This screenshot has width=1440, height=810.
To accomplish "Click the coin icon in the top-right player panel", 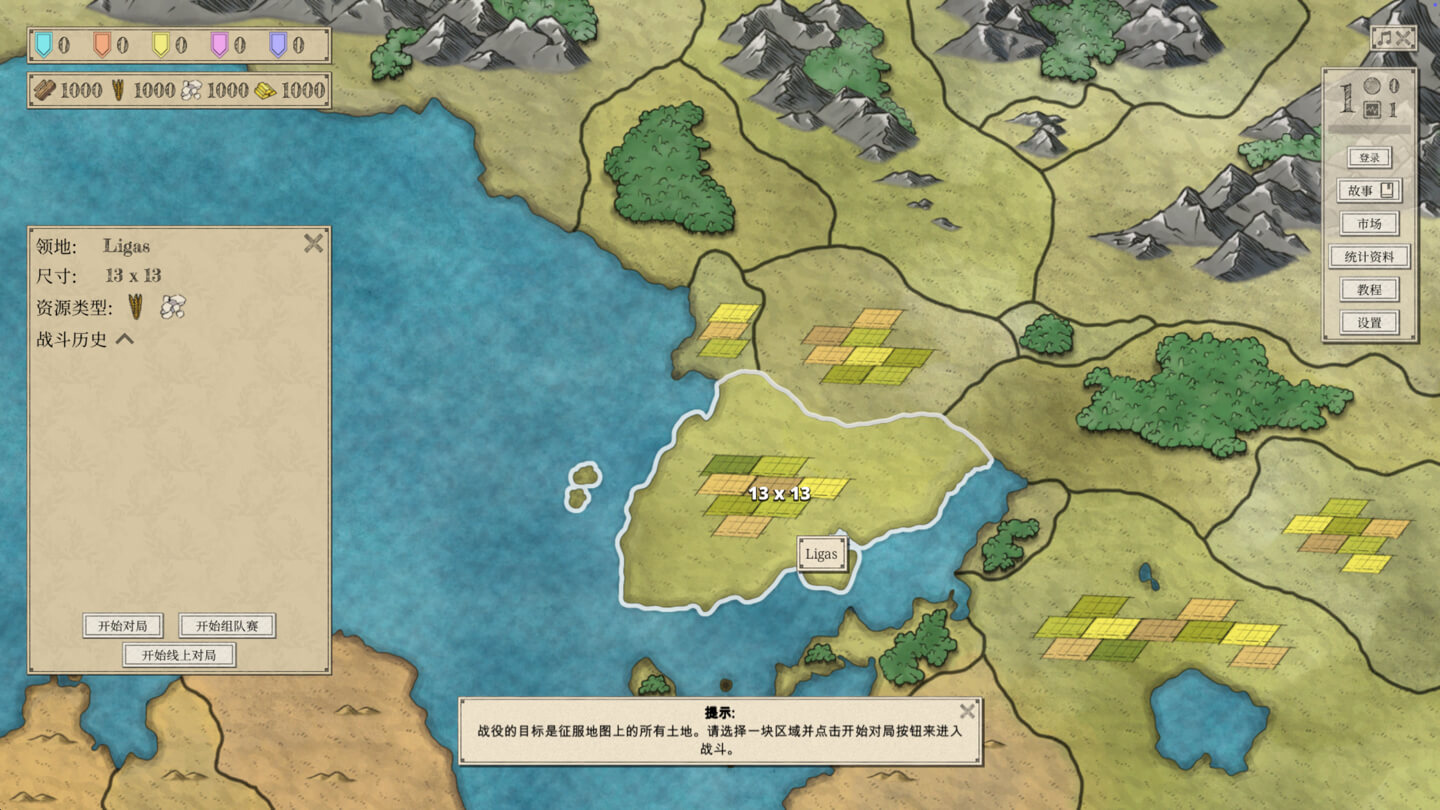I will pos(1373,84).
